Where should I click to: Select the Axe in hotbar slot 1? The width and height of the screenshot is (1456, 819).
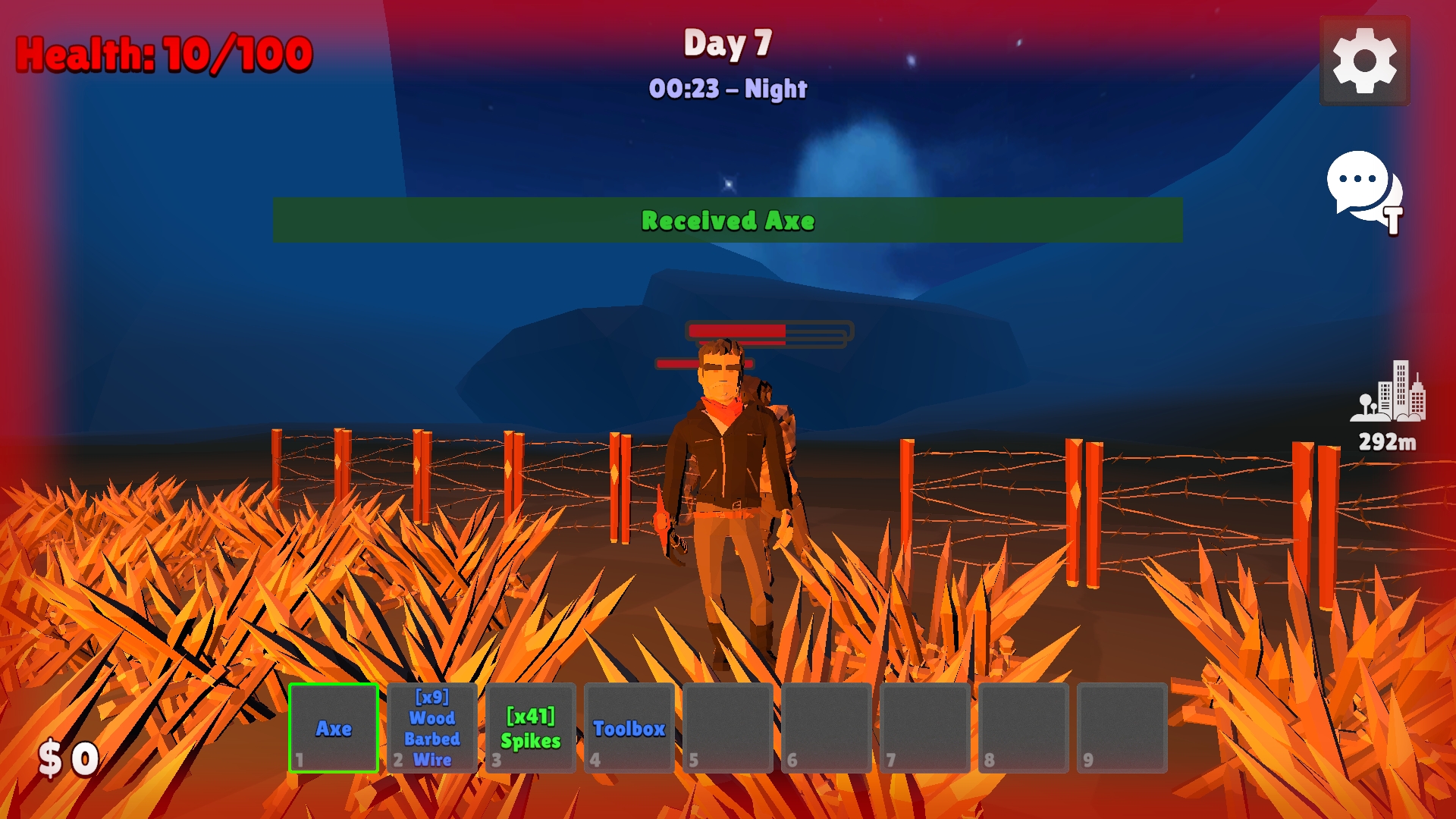tap(334, 729)
